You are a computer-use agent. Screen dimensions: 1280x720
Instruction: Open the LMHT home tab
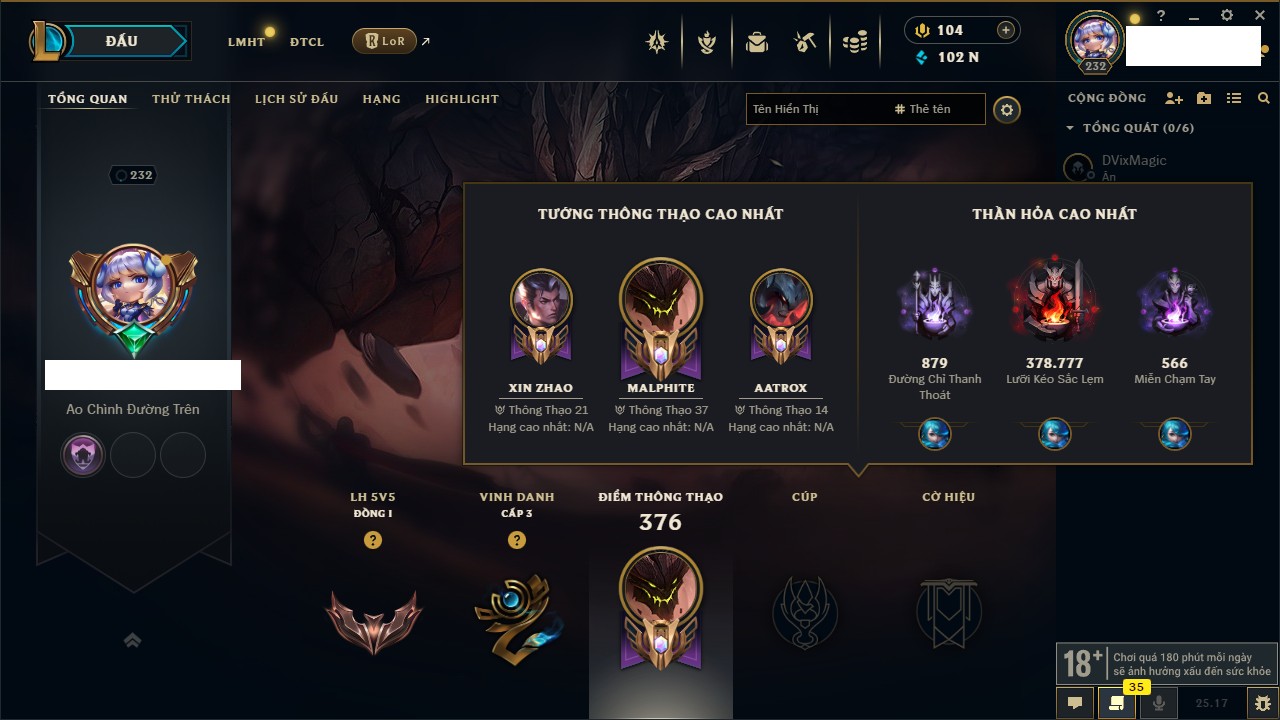point(246,42)
